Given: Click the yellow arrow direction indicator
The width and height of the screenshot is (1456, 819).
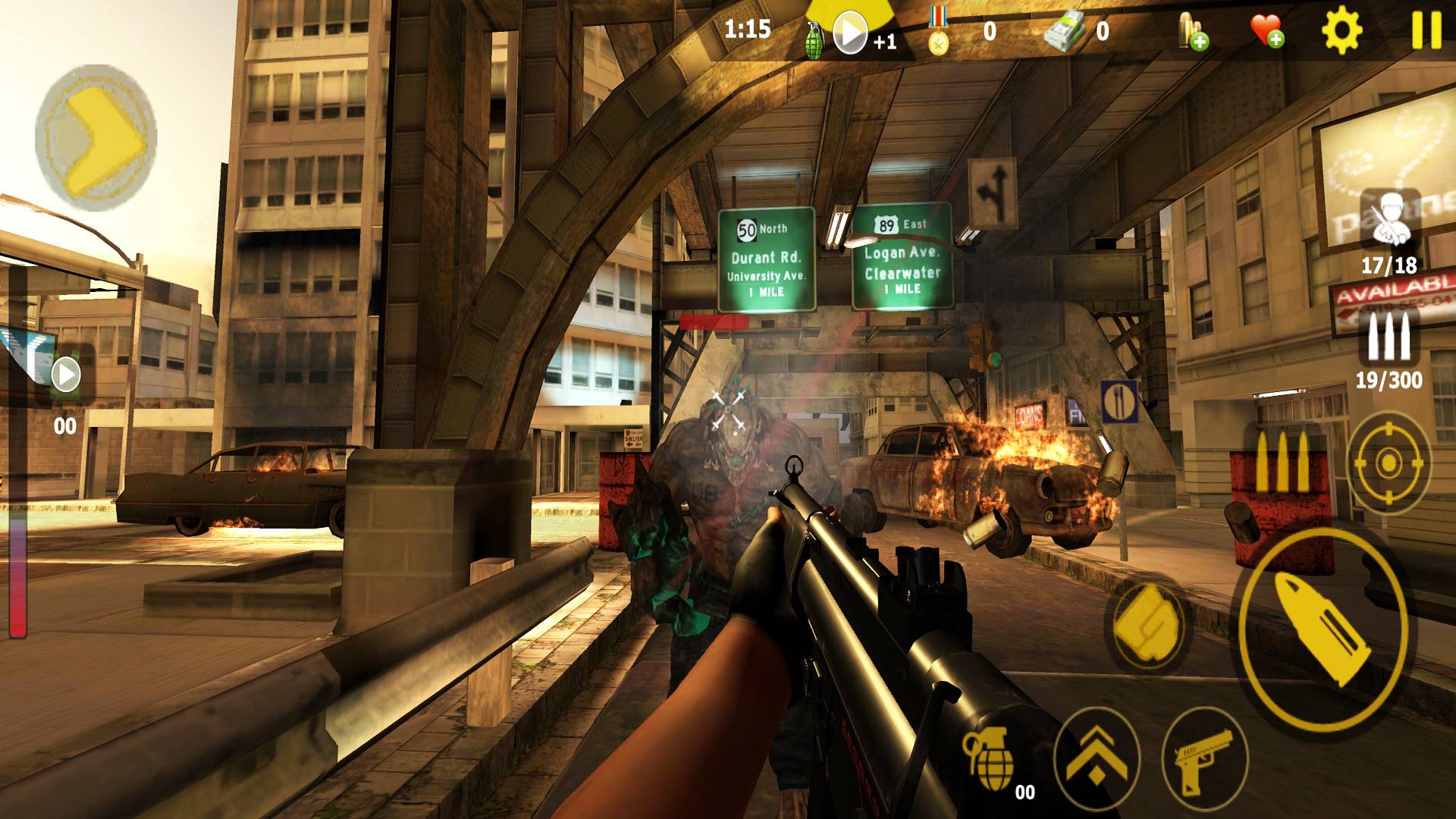Looking at the screenshot, I should pyautogui.click(x=96, y=140).
